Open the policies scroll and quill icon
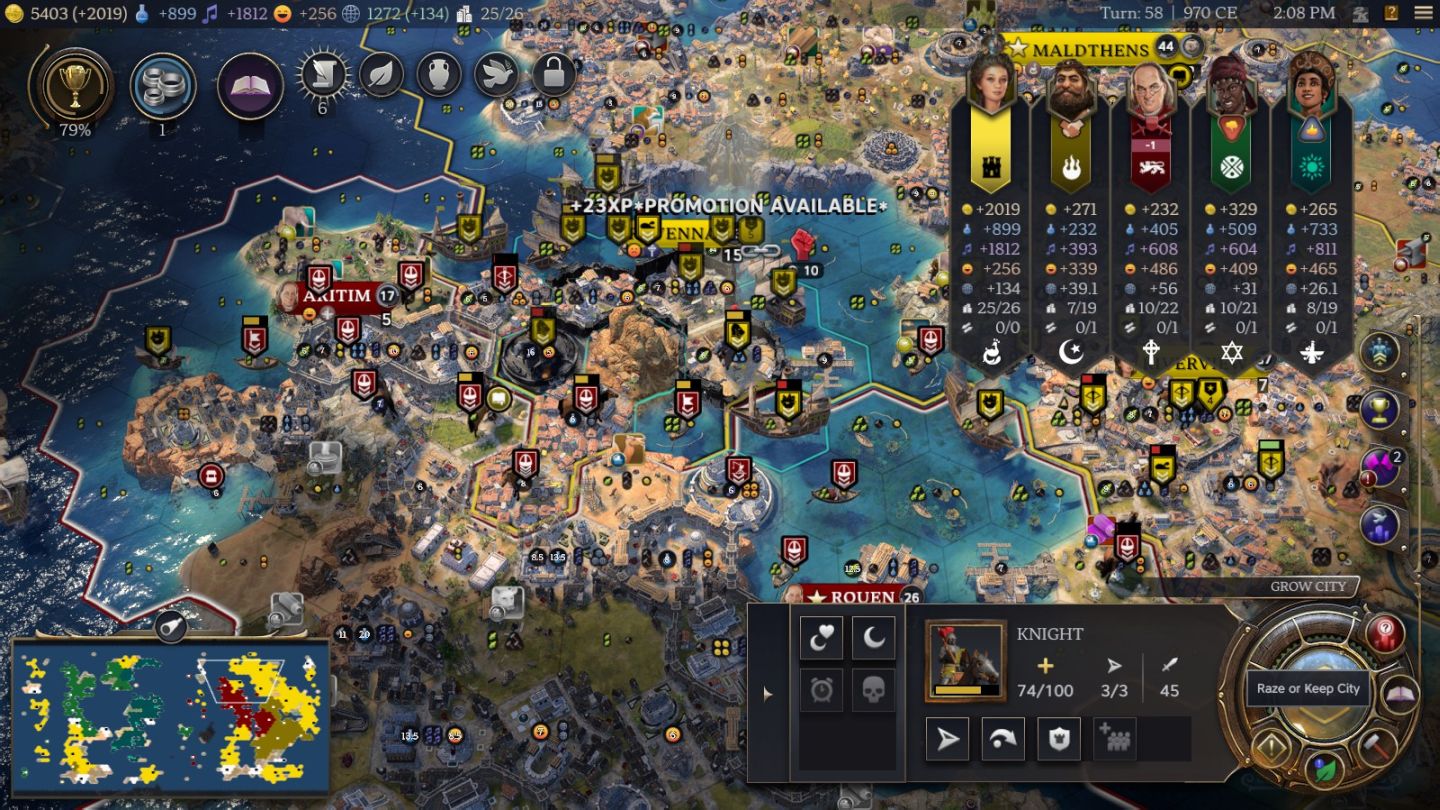The width and height of the screenshot is (1440, 810). coord(323,74)
